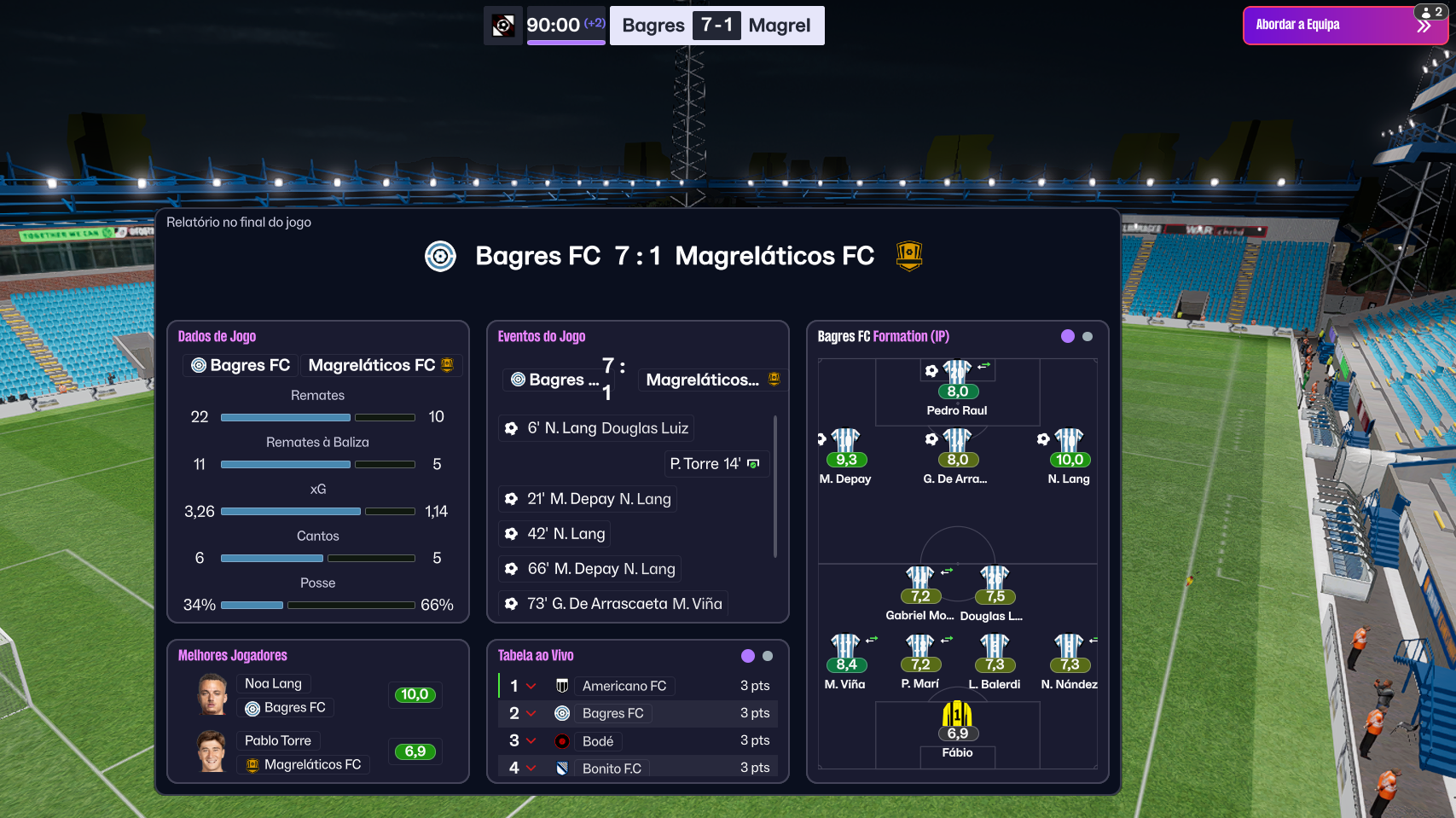Select Bagres FC header in match data
The width and height of the screenshot is (1456, 818).
click(241, 365)
